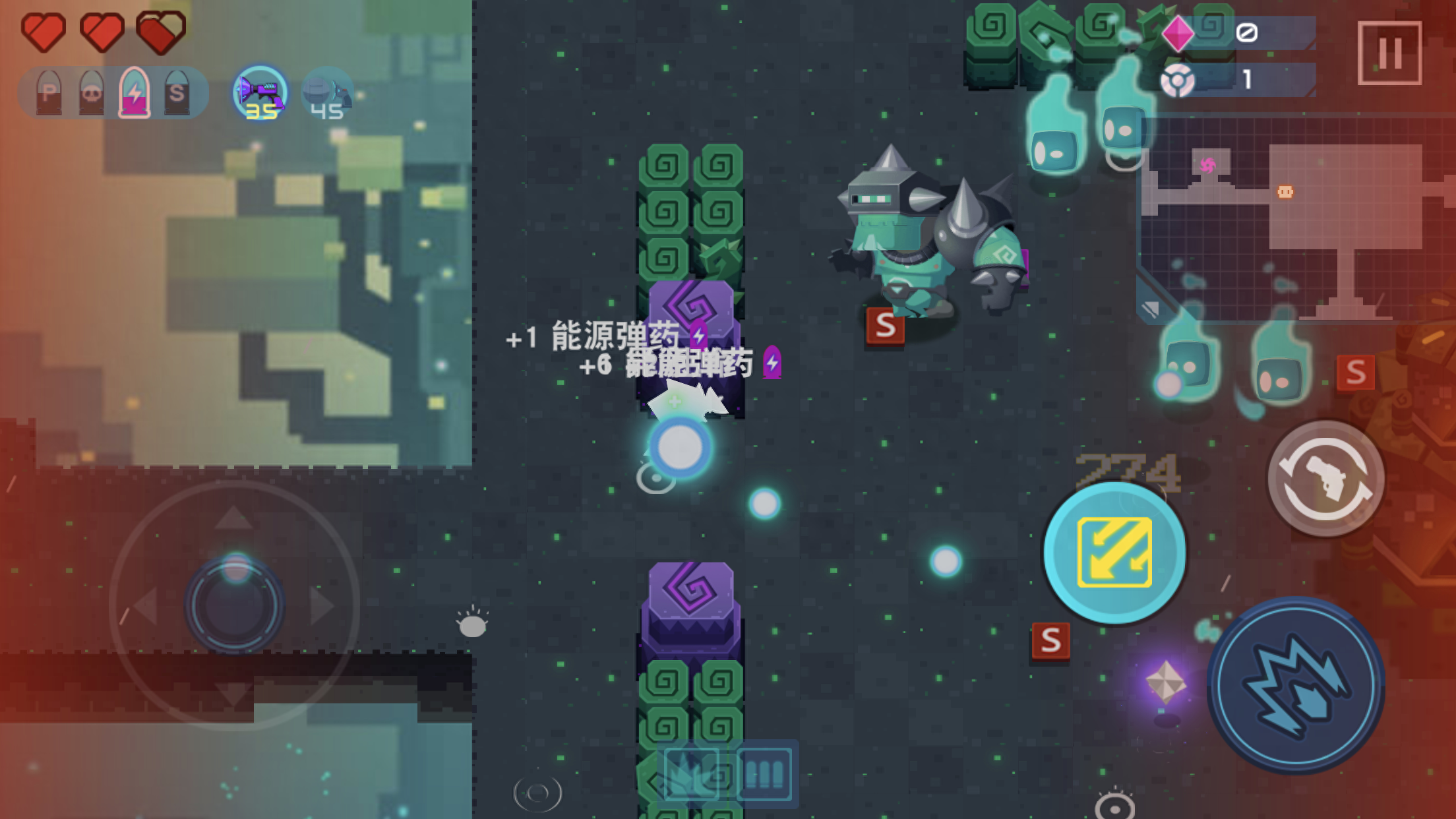1456x819 pixels.
Task: Tap the weapon swap button
Action: [x=1325, y=479]
